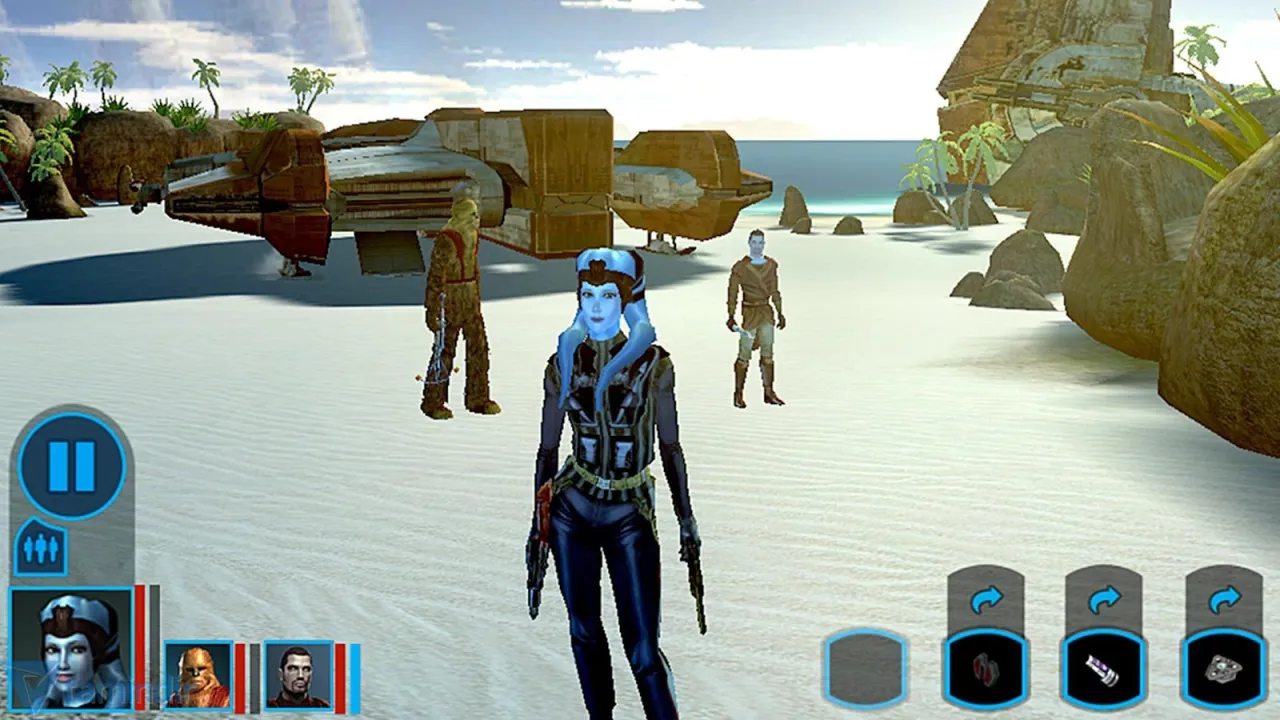
Task: Cycle attack options with the leftmost swap arrow
Action: (x=988, y=598)
